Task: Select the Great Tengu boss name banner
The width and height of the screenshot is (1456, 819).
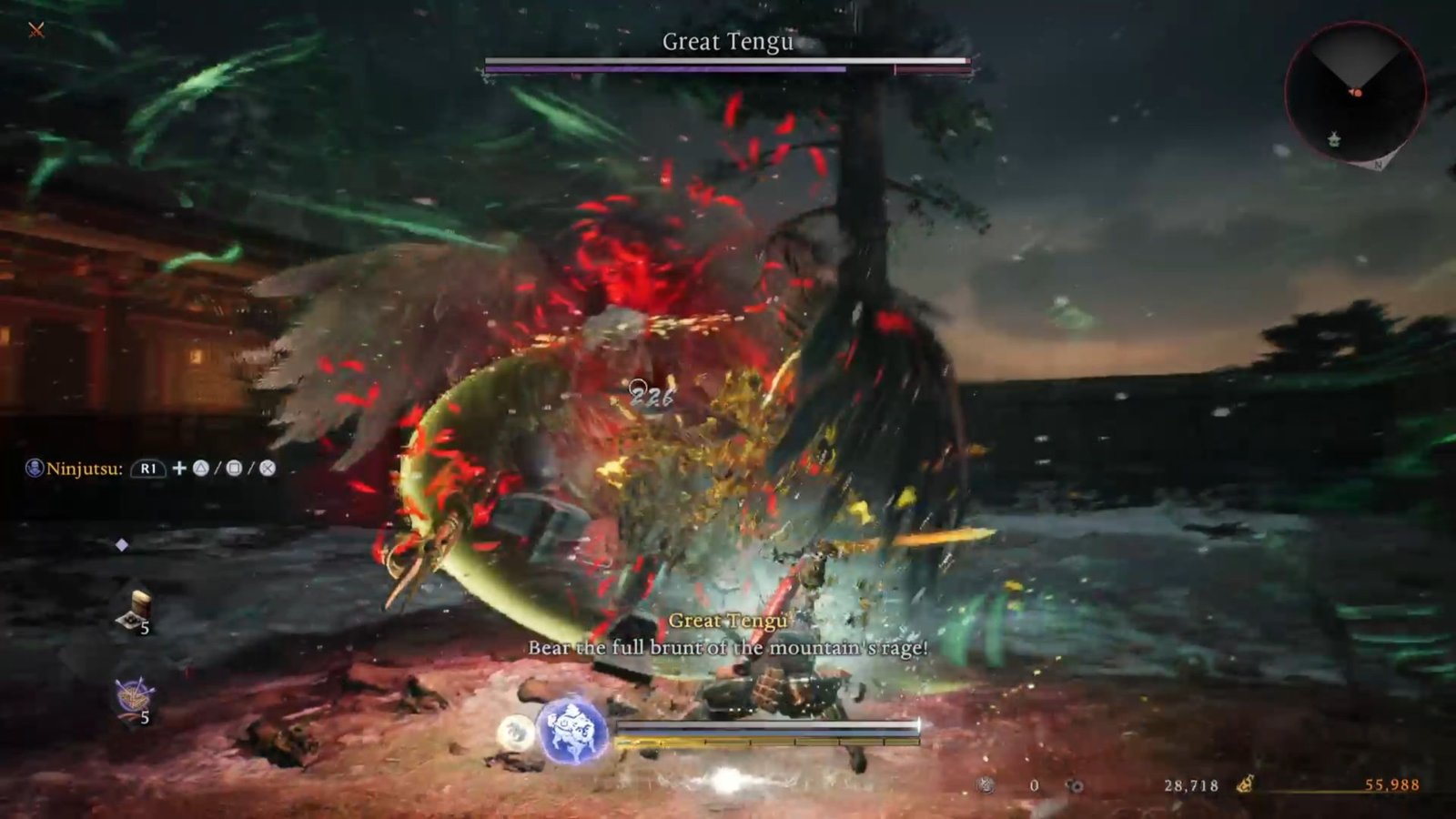Action: (728, 40)
